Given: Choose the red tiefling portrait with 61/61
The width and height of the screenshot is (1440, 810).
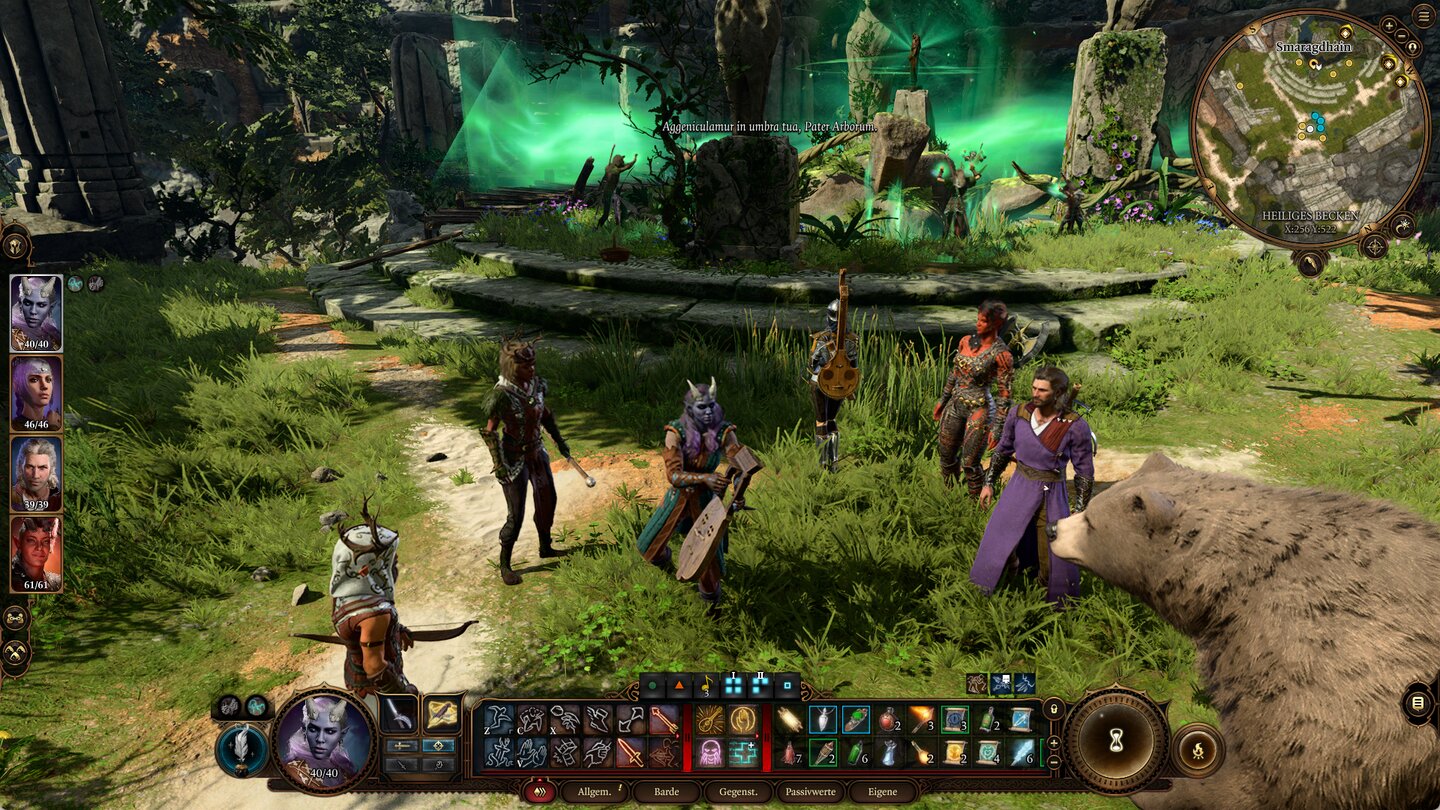Looking at the screenshot, I should click(x=36, y=553).
